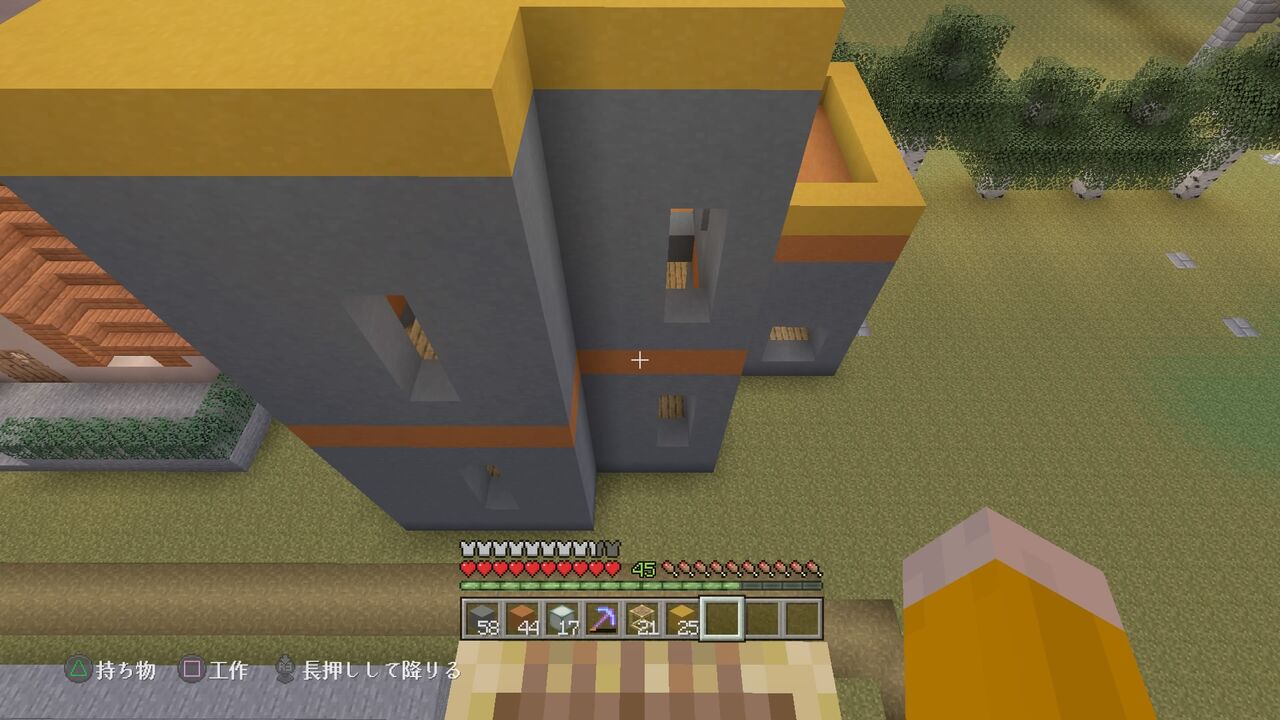Click the leftmost armor icon above the hearts
Image resolution: width=1280 pixels, height=720 pixels.
point(466,549)
